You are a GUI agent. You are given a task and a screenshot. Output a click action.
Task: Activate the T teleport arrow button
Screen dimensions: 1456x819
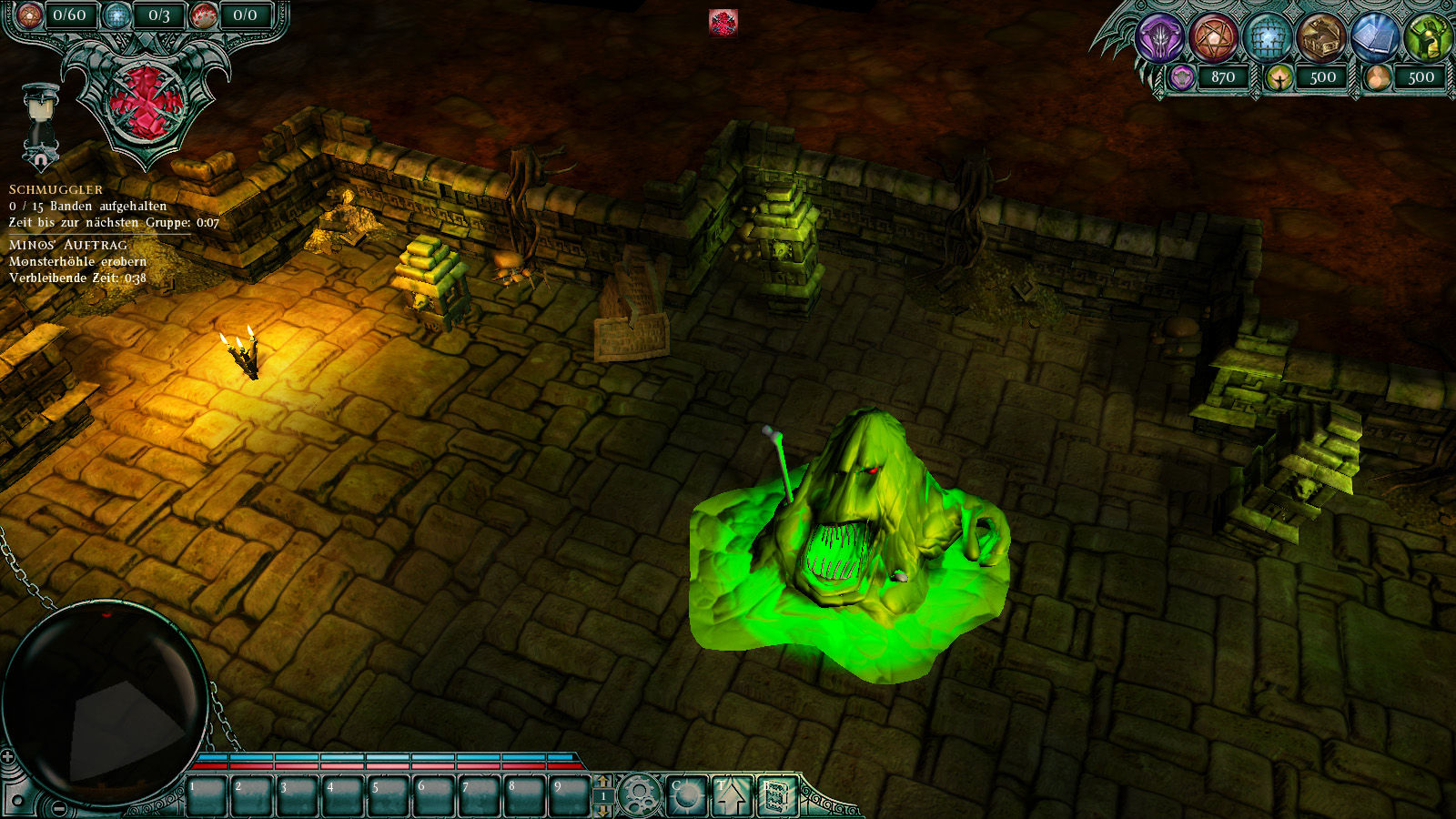coord(733,794)
